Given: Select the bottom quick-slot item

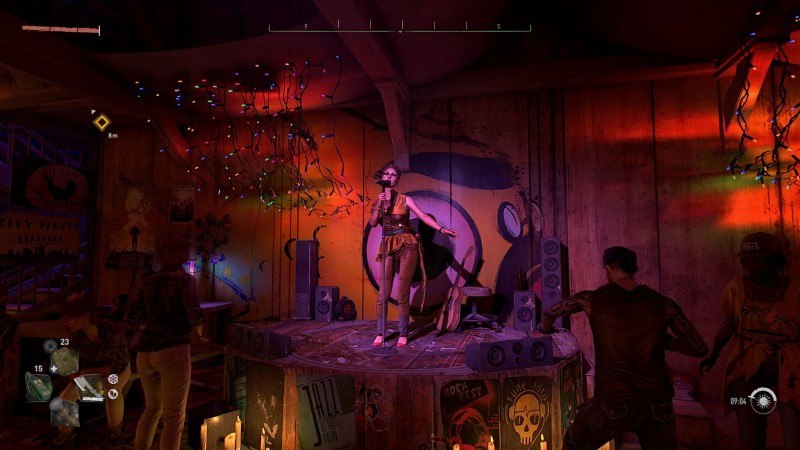Looking at the screenshot, I should (65, 409).
